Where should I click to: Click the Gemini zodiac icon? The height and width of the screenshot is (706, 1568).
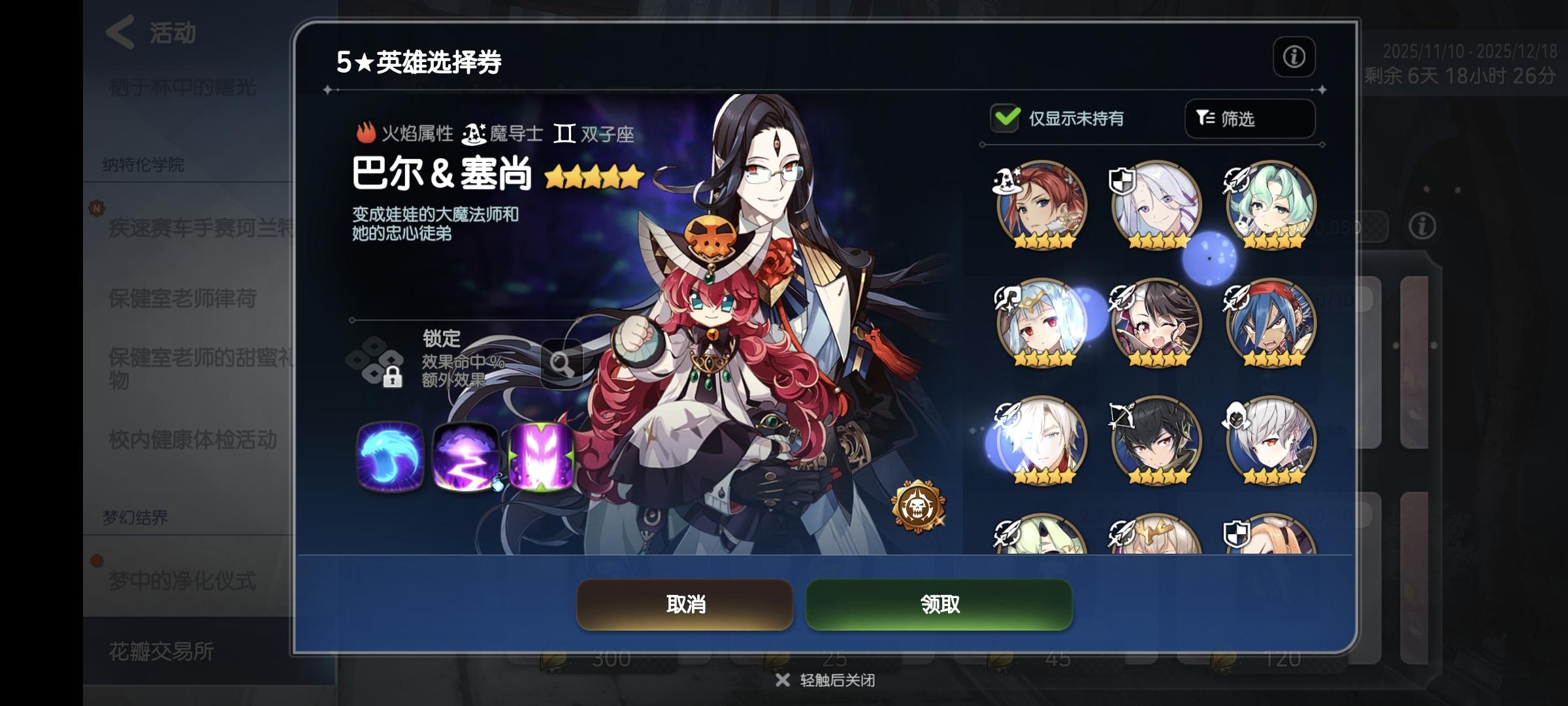563,133
